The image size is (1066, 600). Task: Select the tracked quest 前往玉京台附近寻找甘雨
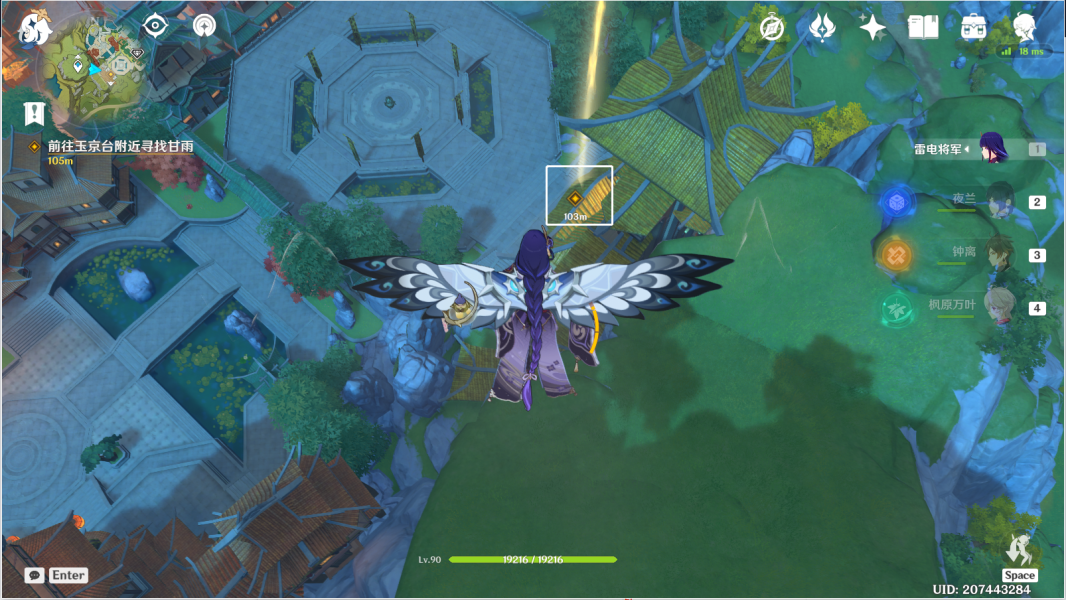click(x=120, y=147)
